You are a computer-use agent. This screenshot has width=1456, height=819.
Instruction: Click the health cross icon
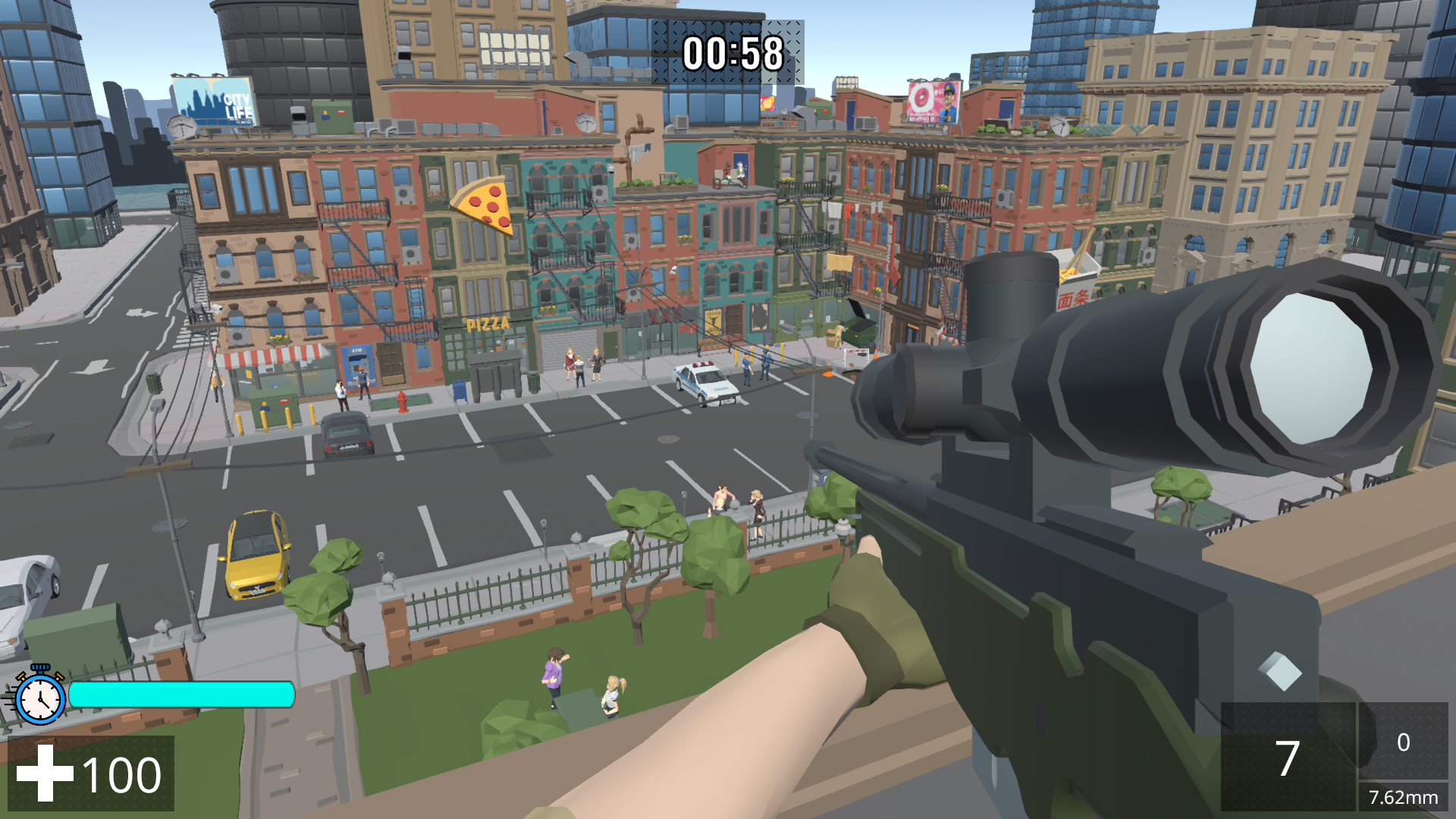[45, 774]
